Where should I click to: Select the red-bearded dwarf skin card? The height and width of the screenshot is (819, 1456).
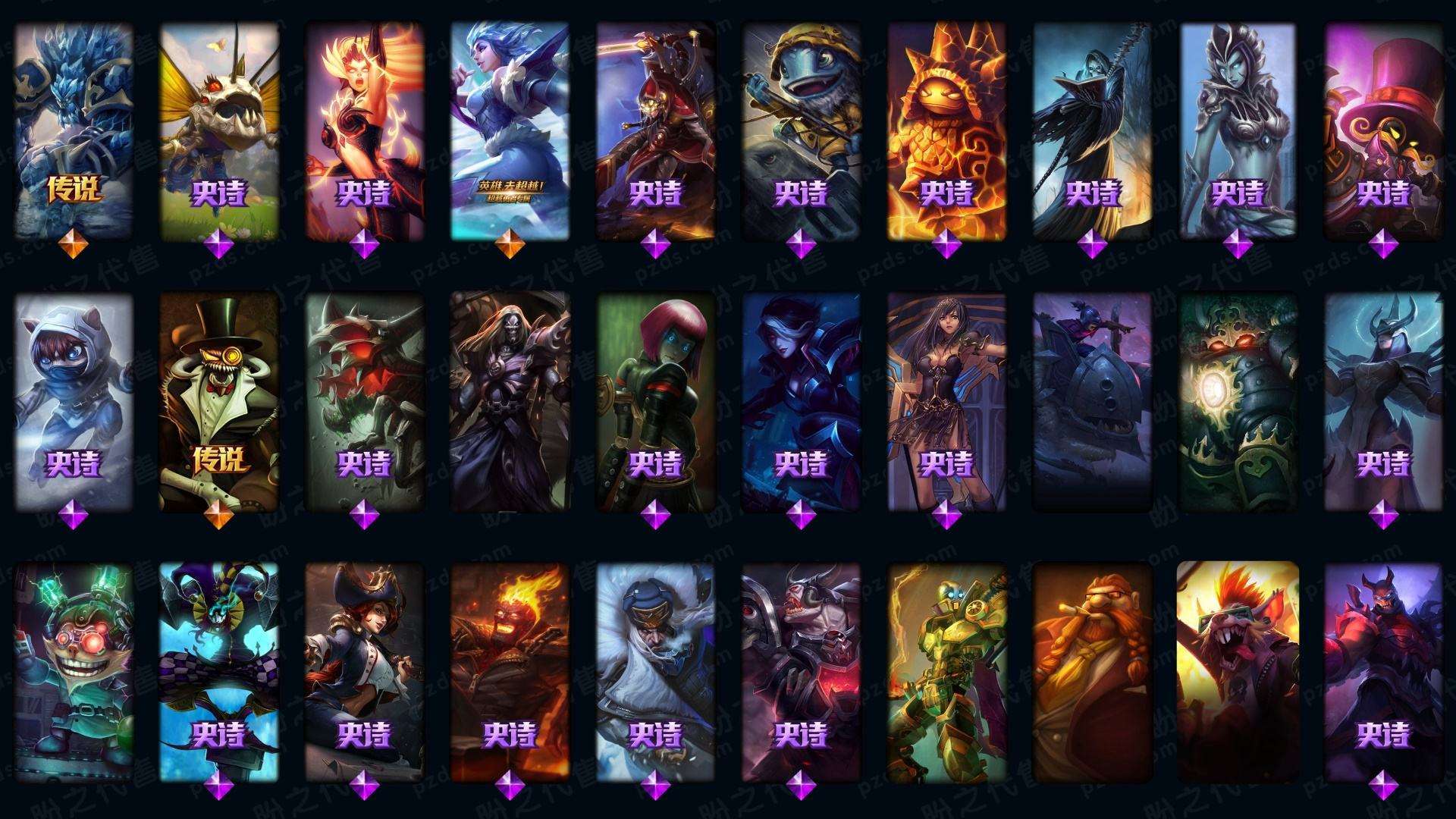click(x=1093, y=672)
